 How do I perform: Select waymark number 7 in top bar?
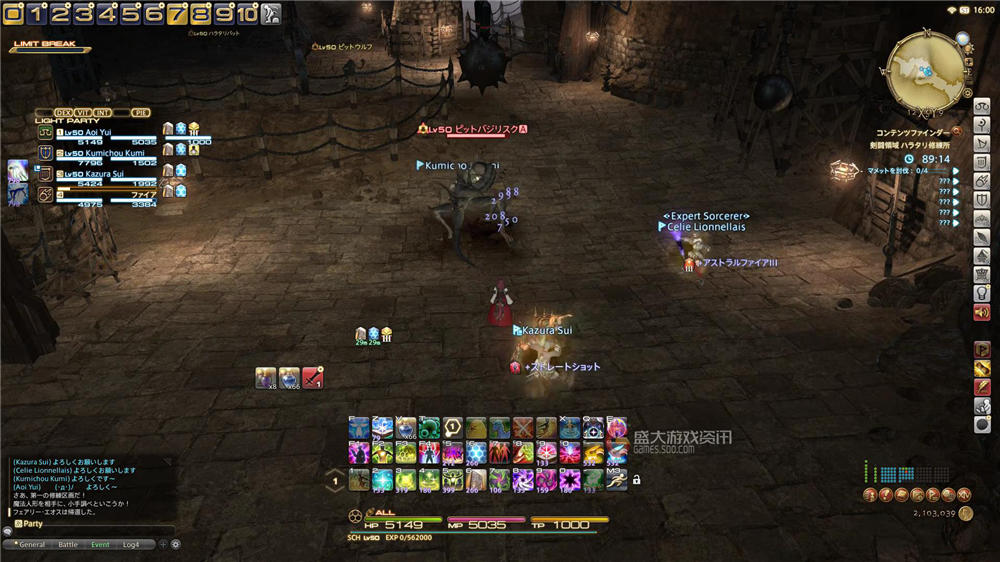tap(176, 13)
